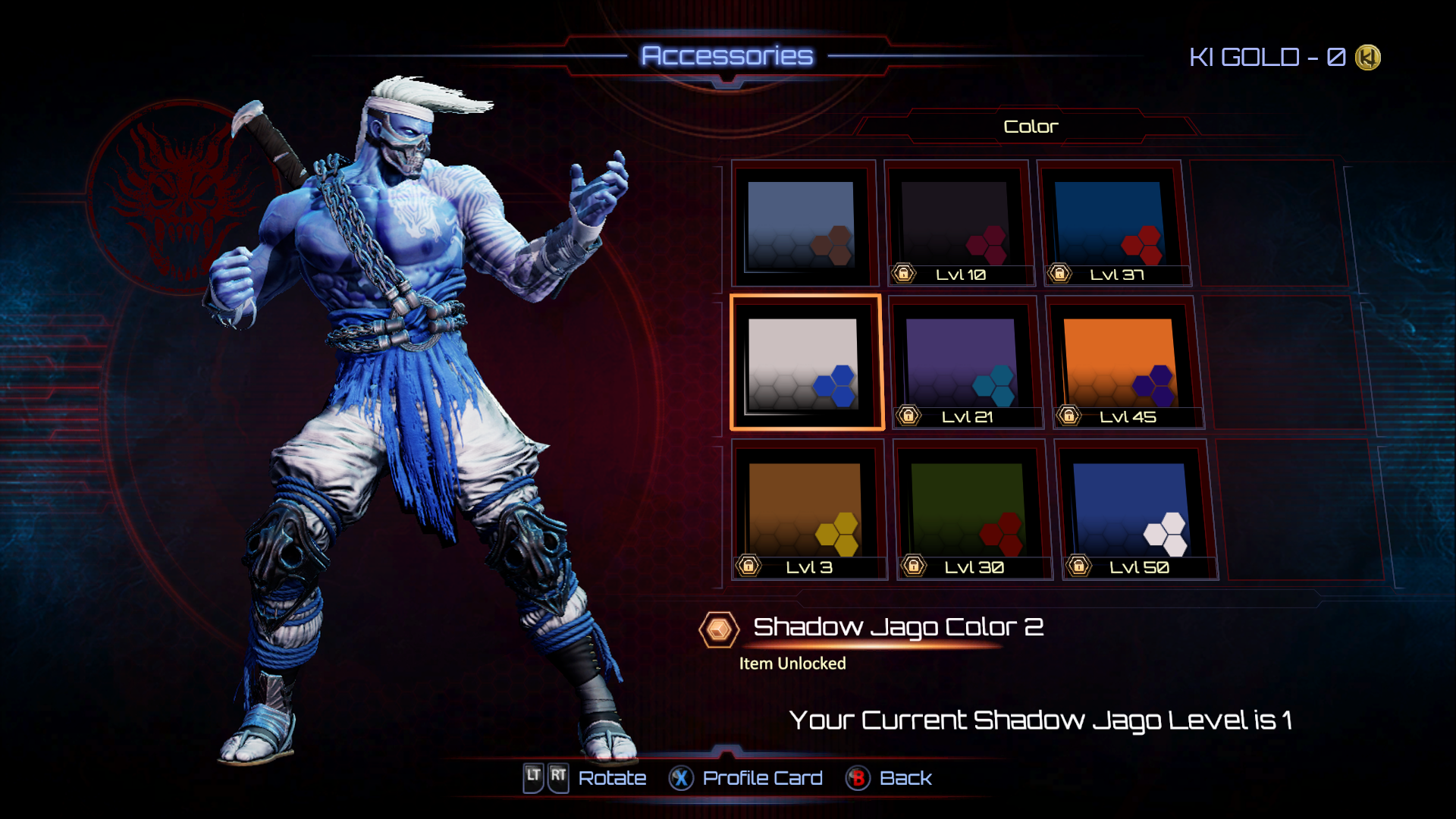
Task: Select the Lvl 45 orange color swatch
Action: point(1121,364)
